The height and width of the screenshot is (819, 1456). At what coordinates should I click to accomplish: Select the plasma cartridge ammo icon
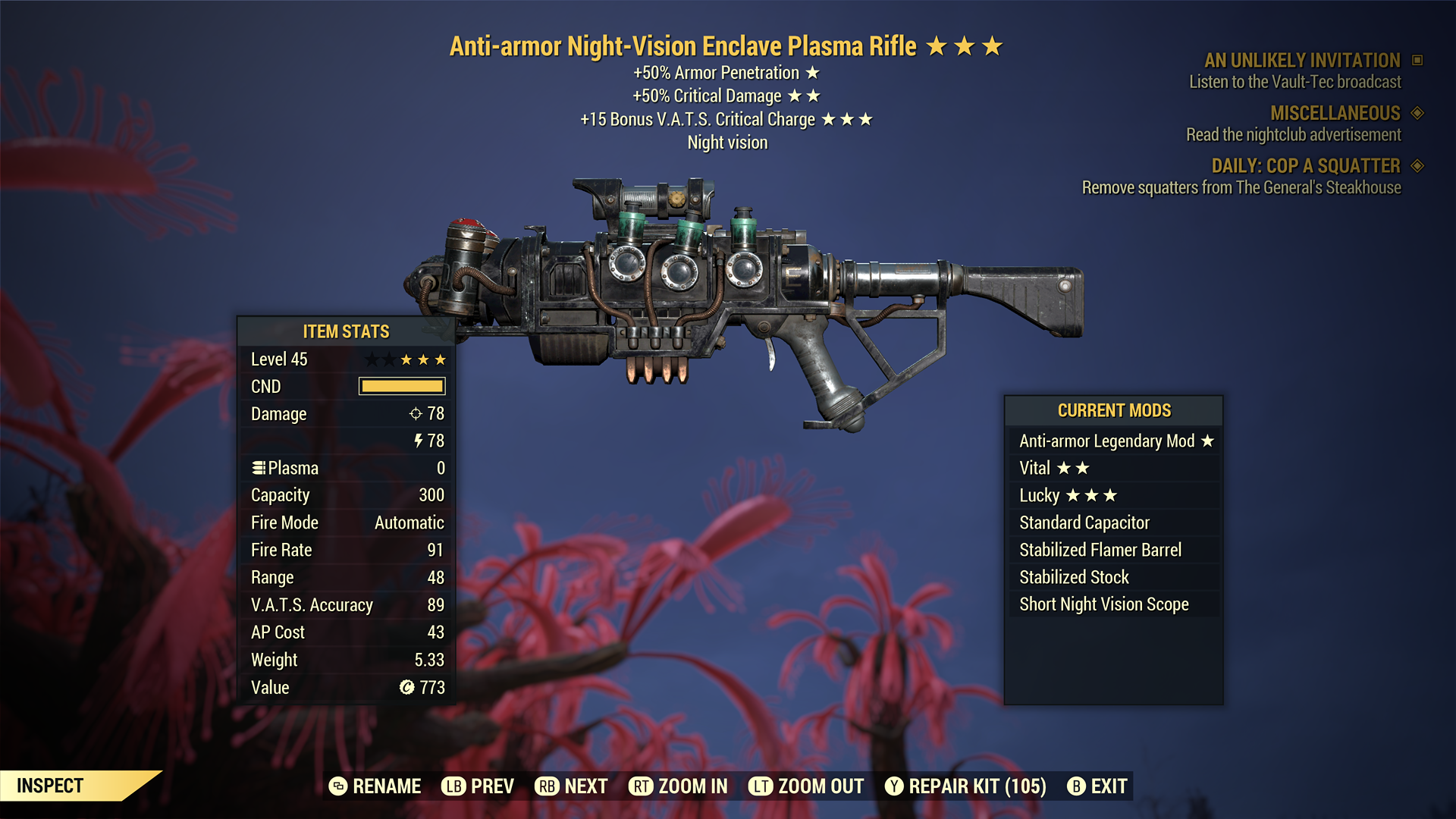tap(258, 468)
